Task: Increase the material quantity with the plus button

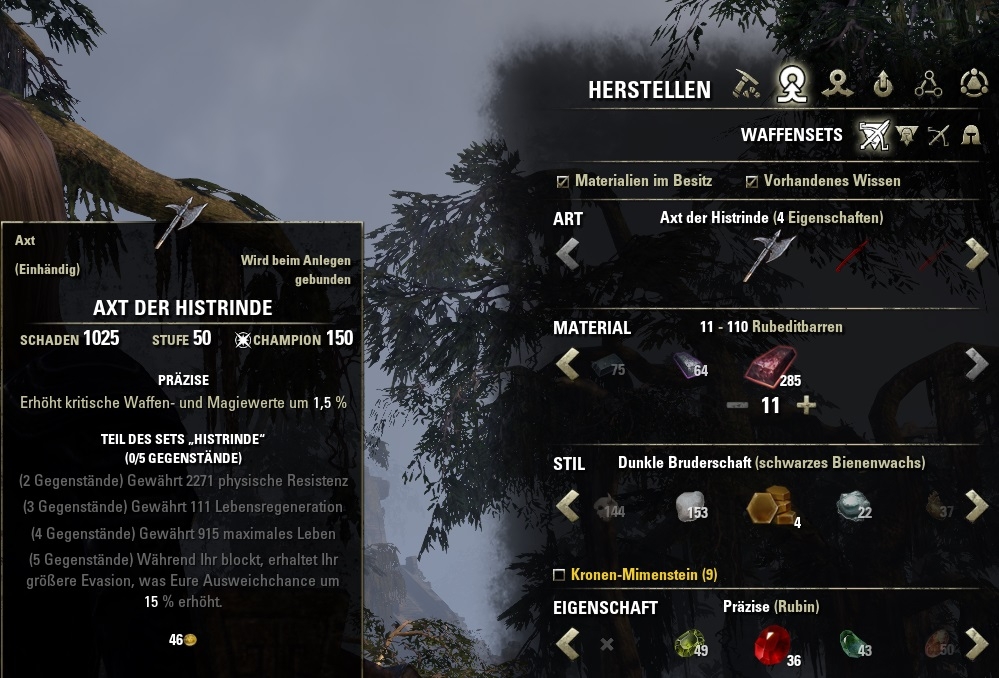Action: [806, 406]
